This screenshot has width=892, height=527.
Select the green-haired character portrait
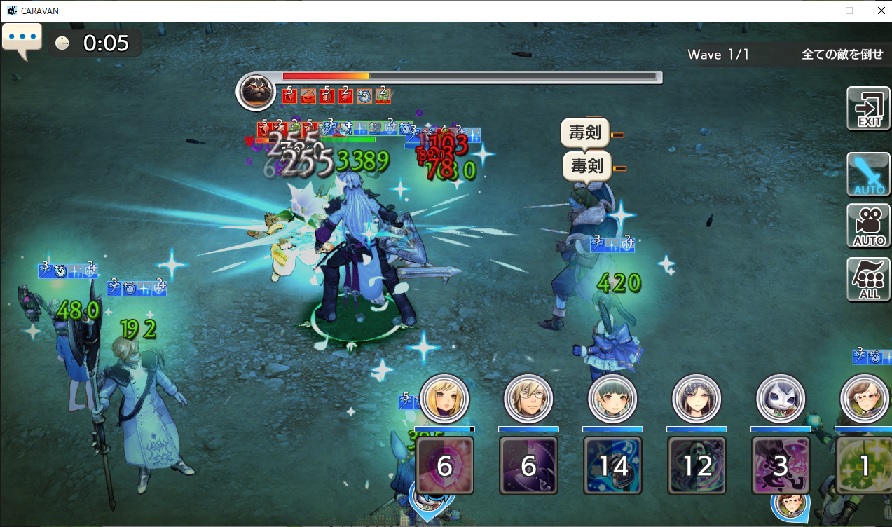611,400
